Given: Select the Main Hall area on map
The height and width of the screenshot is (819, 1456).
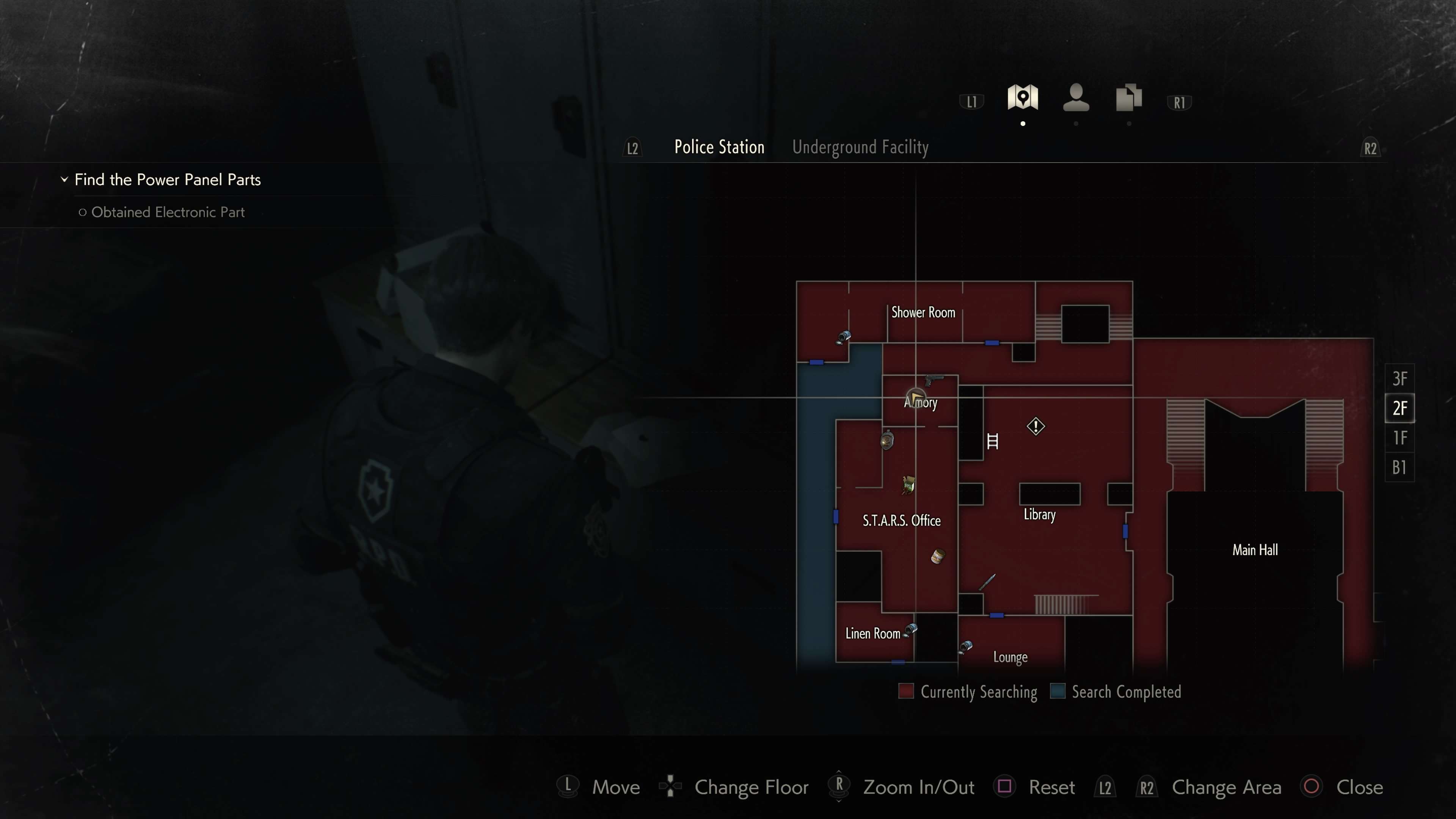Looking at the screenshot, I should (x=1255, y=550).
